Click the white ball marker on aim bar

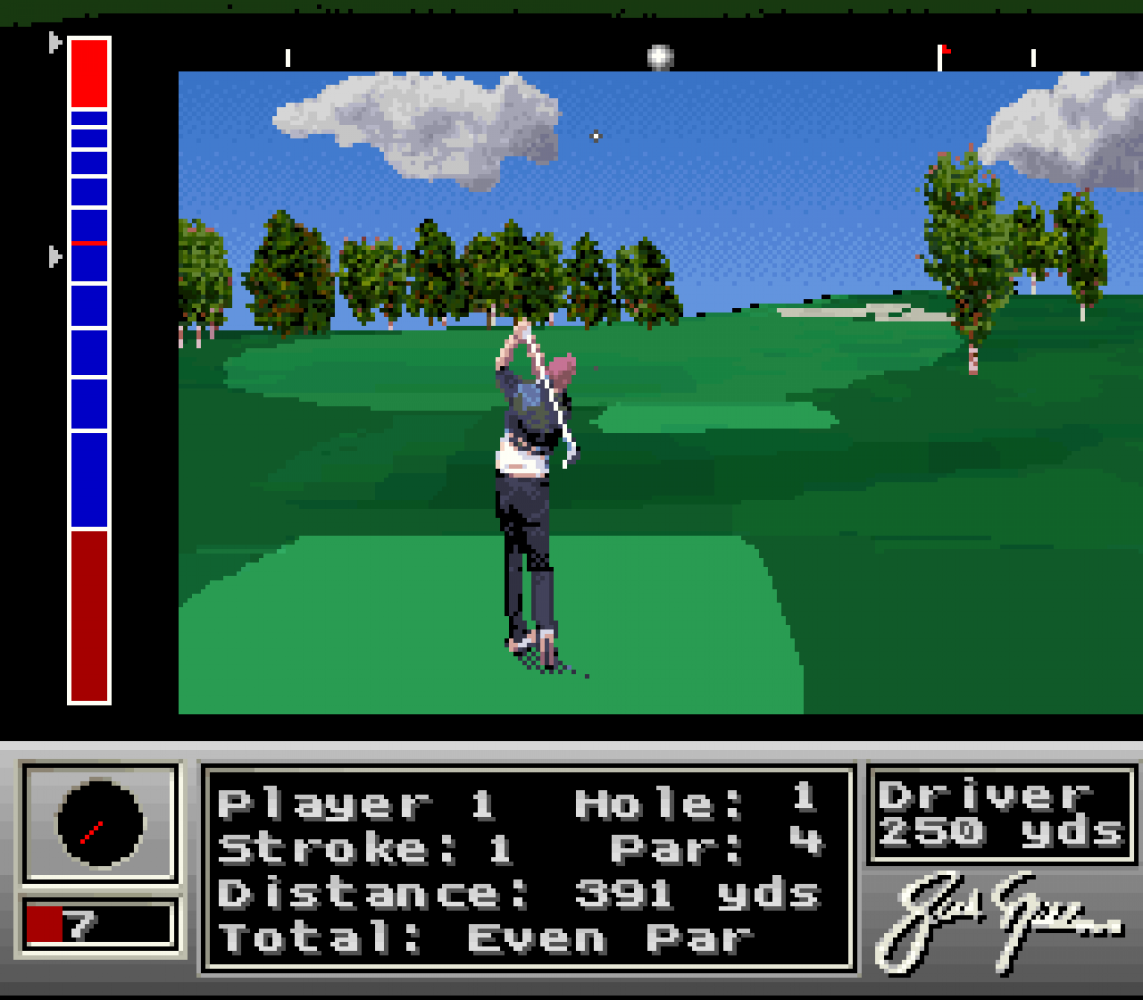(660, 57)
